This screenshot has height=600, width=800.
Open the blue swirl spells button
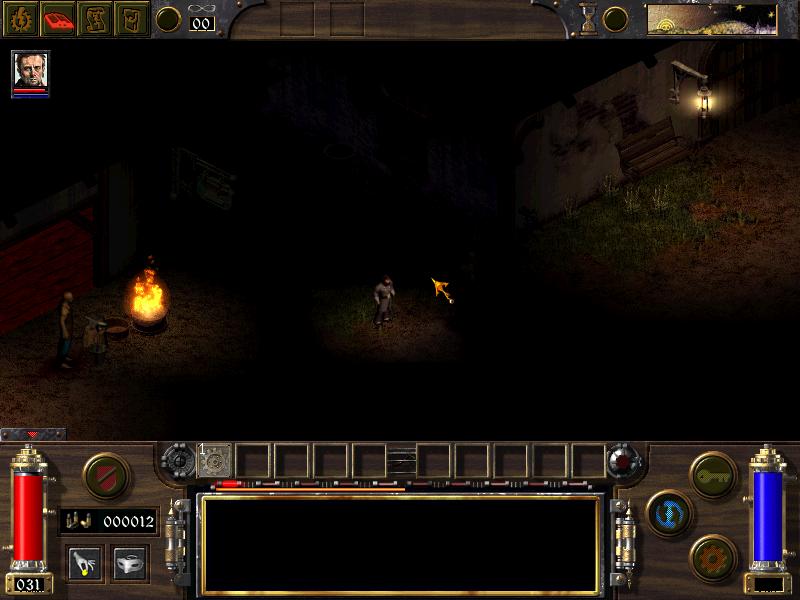tap(667, 511)
